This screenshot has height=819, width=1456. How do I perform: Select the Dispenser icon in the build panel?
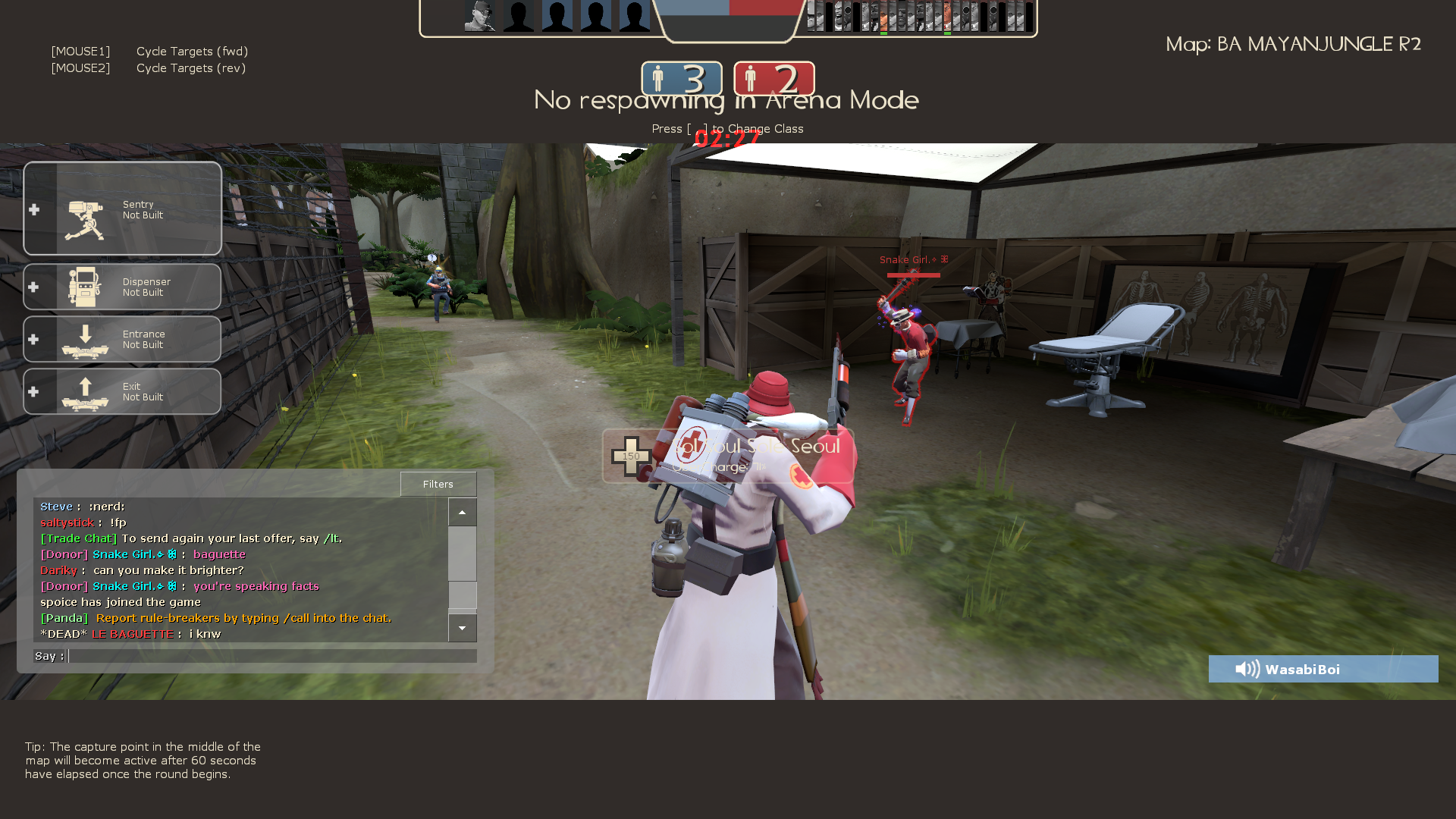tap(85, 287)
